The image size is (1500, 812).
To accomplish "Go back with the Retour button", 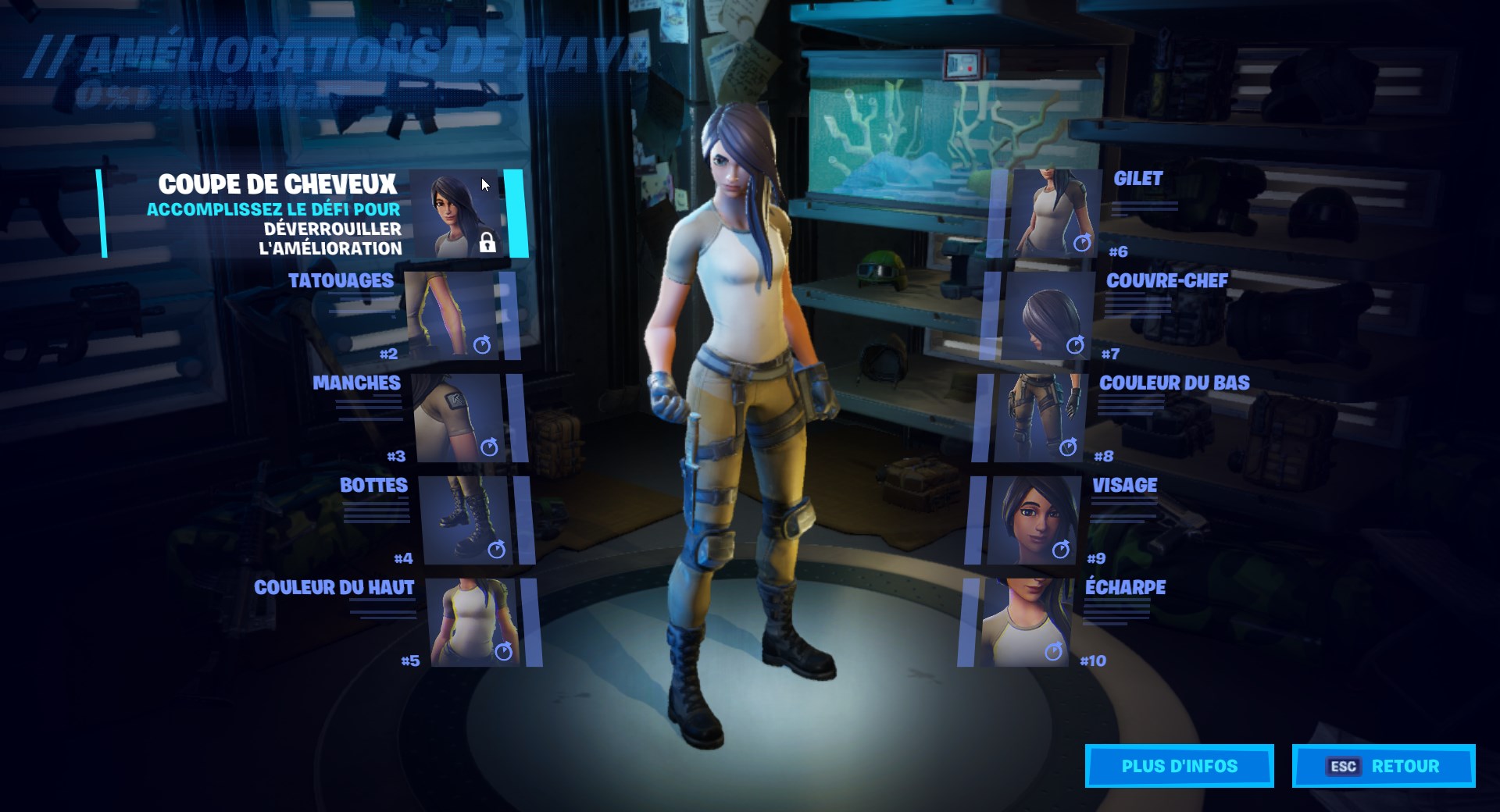I will pyautogui.click(x=1384, y=766).
